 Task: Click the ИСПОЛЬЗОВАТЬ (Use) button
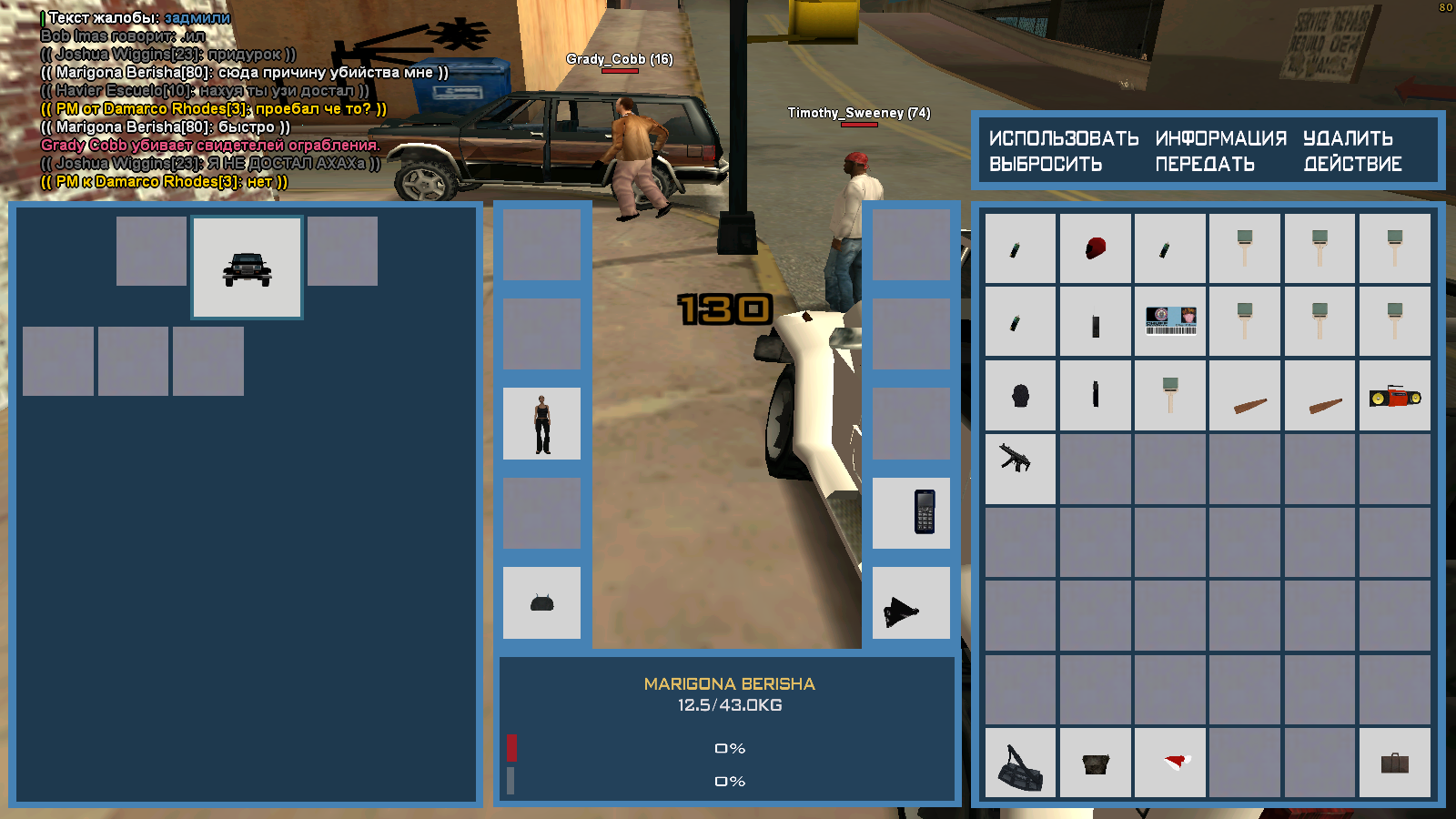(1063, 138)
